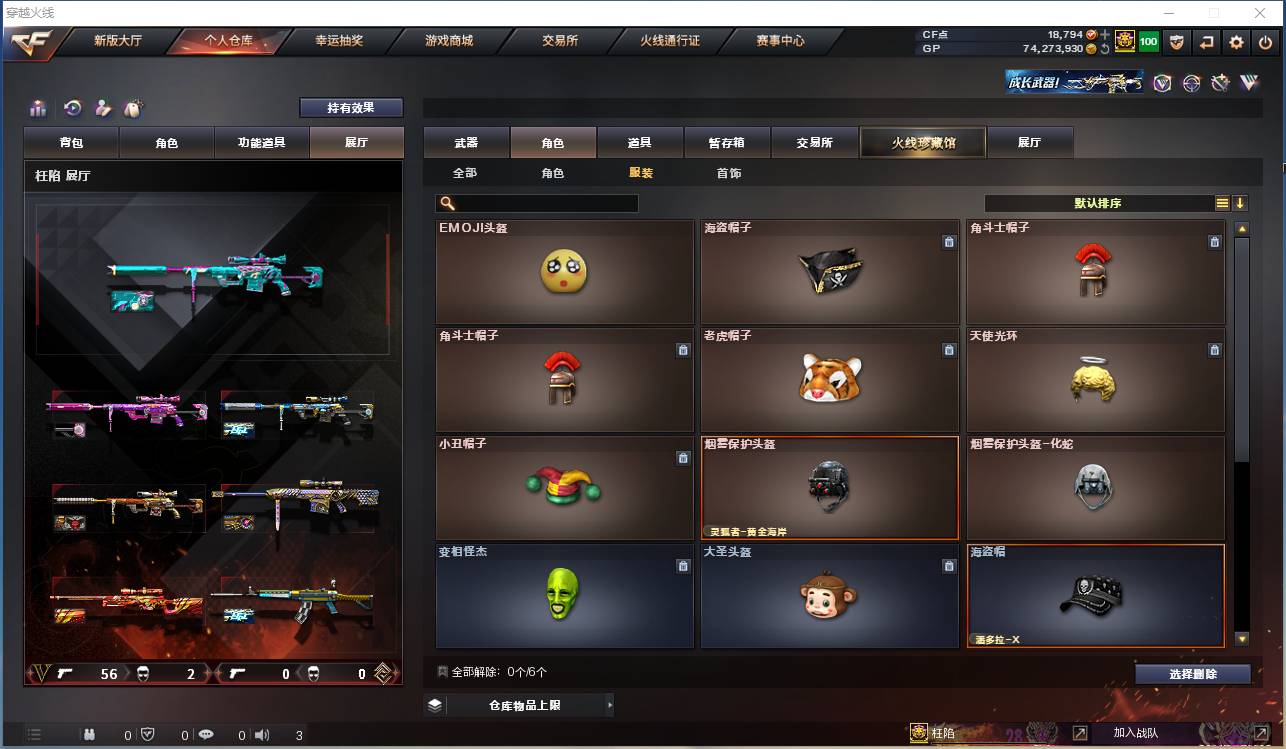The height and width of the screenshot is (749, 1286).
Task: Click the delete icon on EMOJI头盔 card
Action: pyautogui.click(x=683, y=242)
